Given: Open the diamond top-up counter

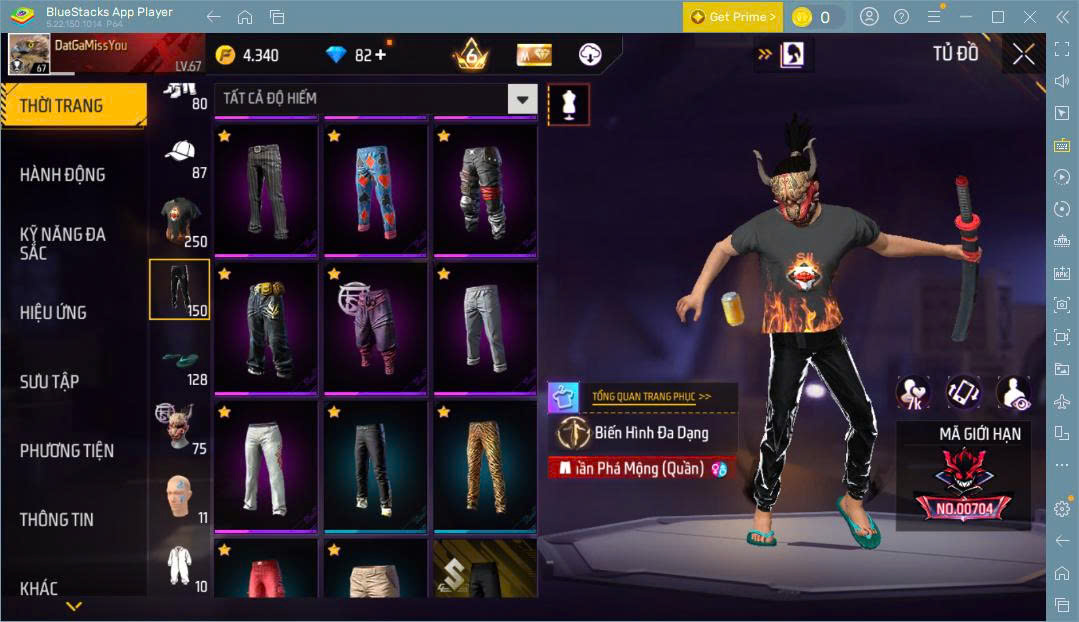Looking at the screenshot, I should 358,55.
